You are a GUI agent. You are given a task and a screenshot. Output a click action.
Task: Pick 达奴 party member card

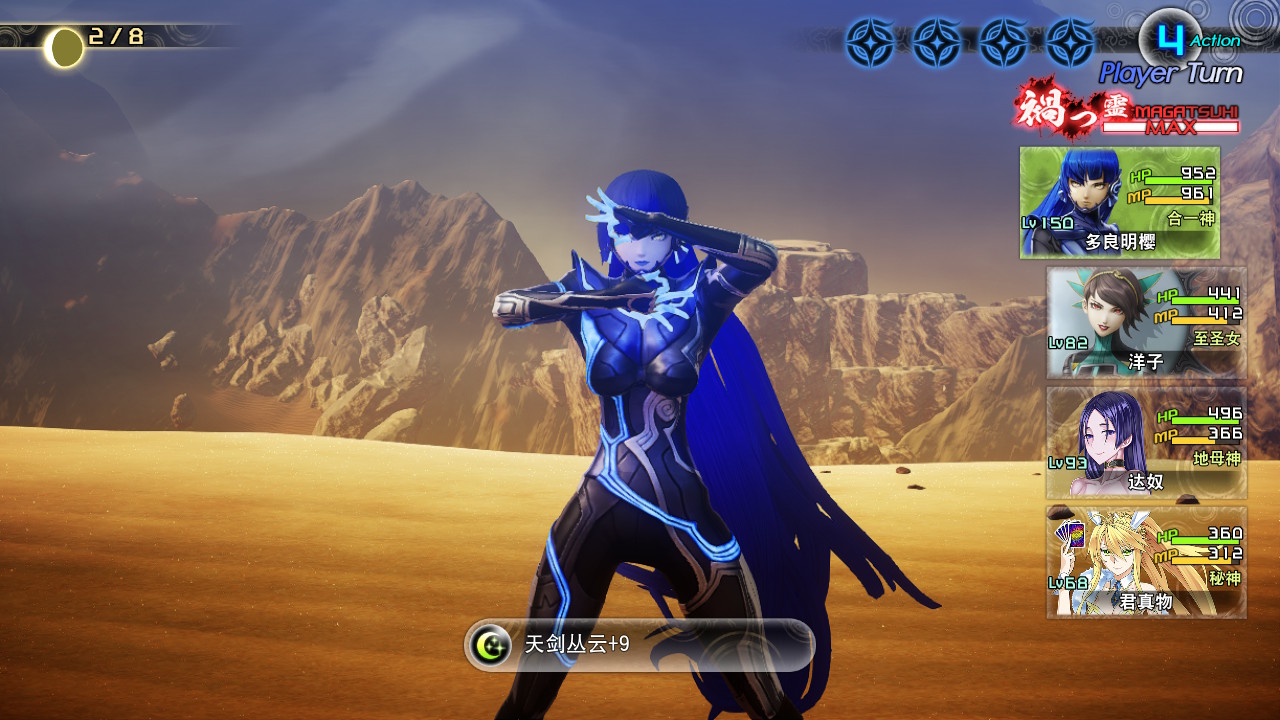coord(1146,442)
